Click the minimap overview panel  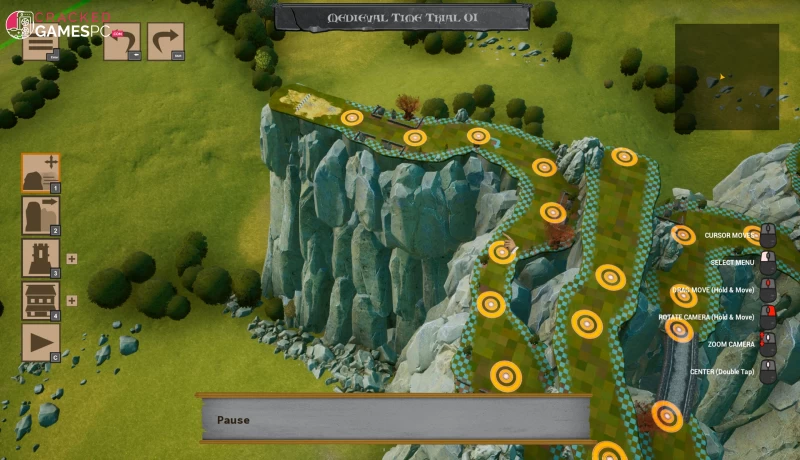[726, 77]
